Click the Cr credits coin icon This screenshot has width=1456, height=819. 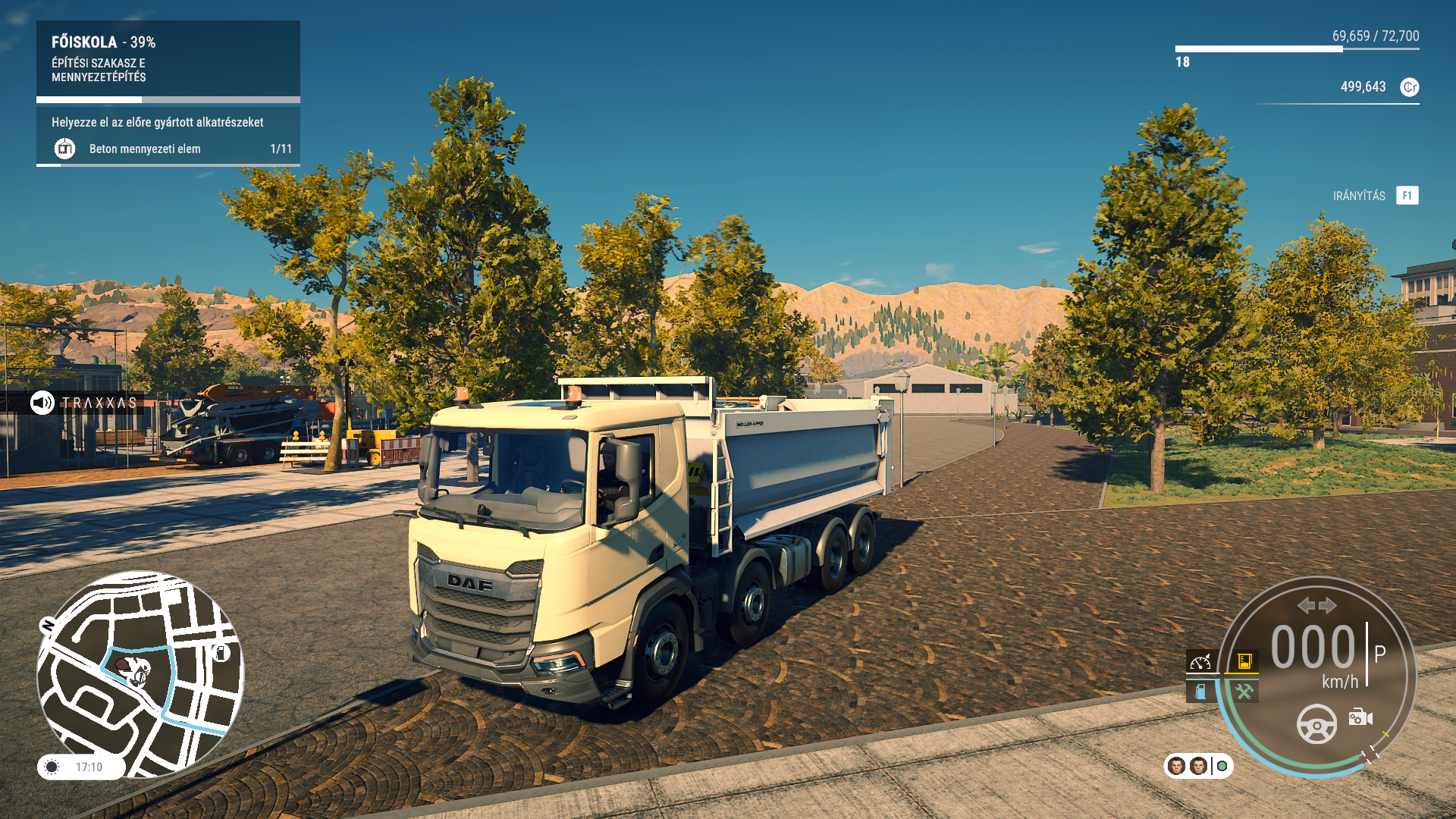(x=1410, y=87)
